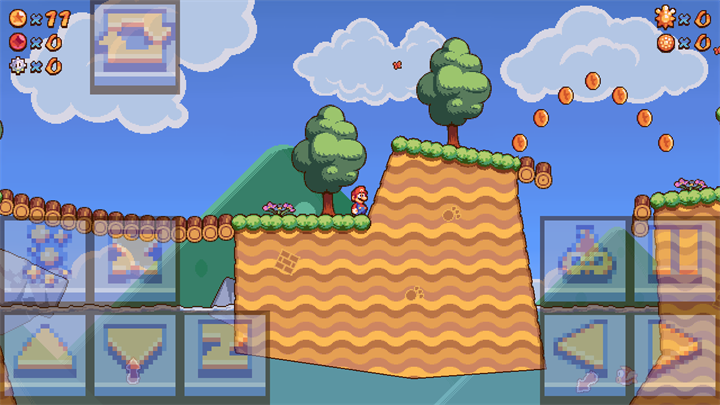720x405 pixels.
Task: Tap the boot-shaped touch button
Action: [x=136, y=260]
